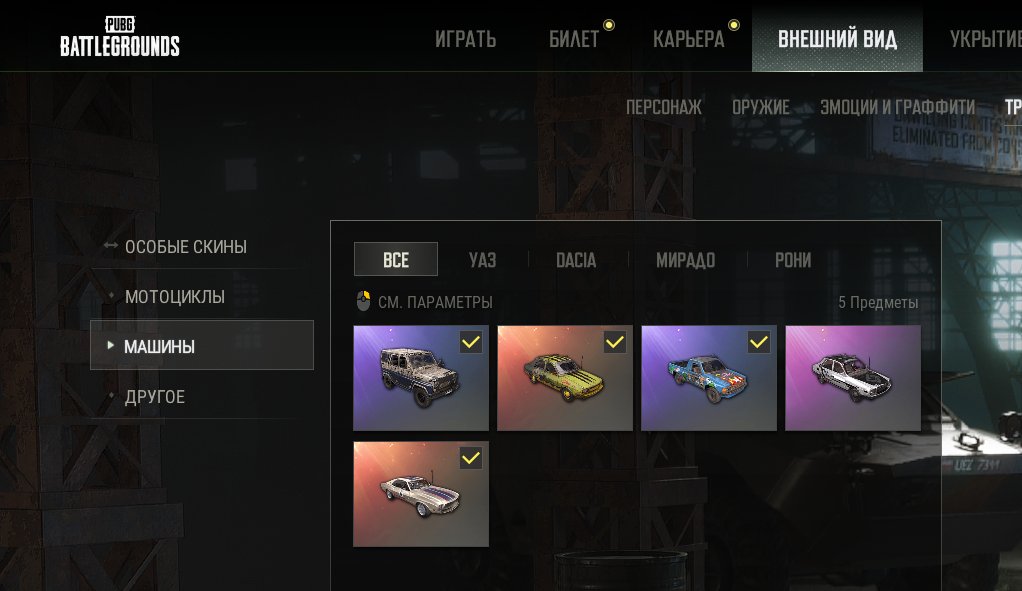Viewport: 1022px width, 591px height.
Task: Pick the white sedan skin thumbnail
Action: point(853,378)
